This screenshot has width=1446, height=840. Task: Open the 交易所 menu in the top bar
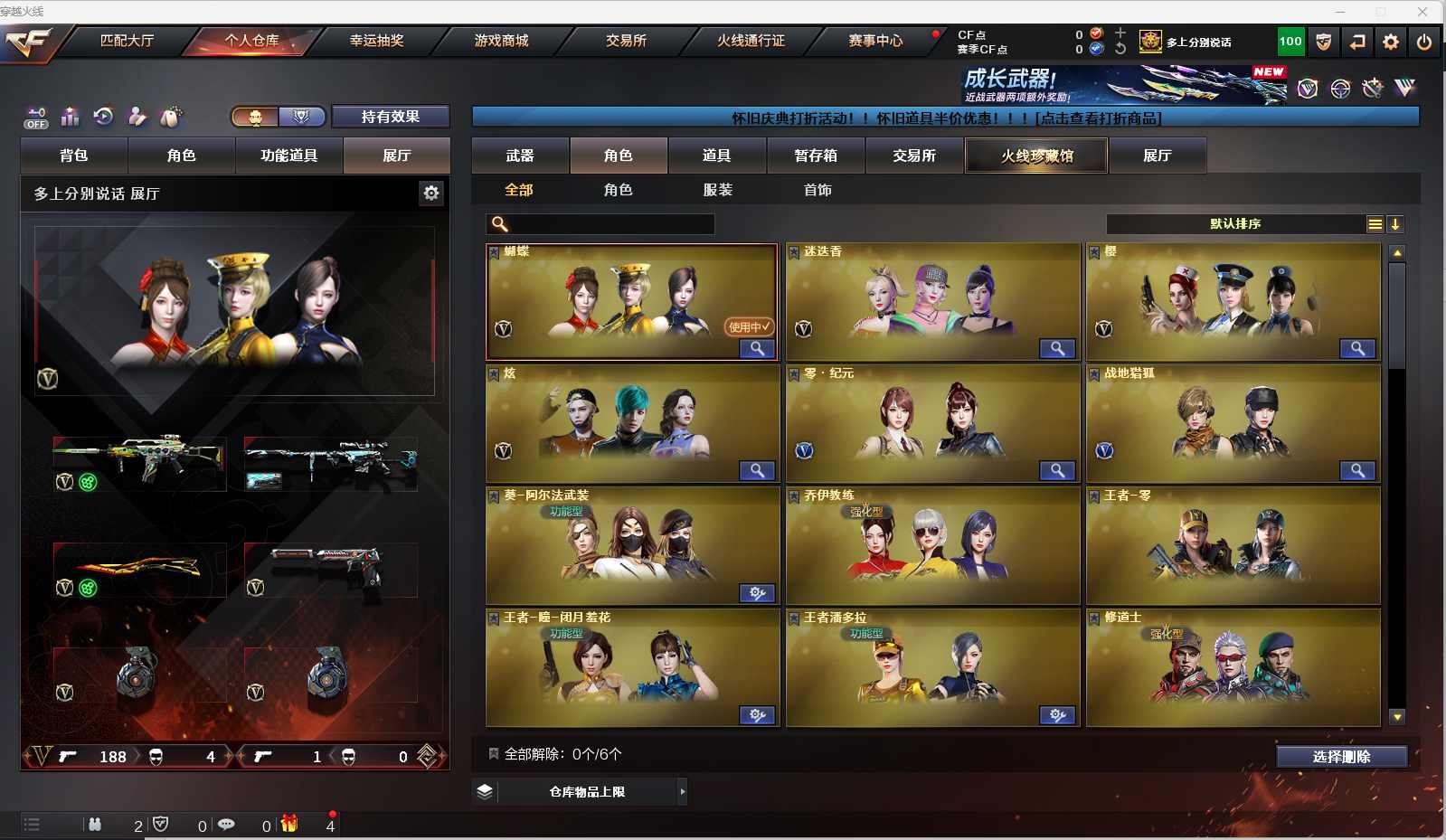click(x=626, y=41)
